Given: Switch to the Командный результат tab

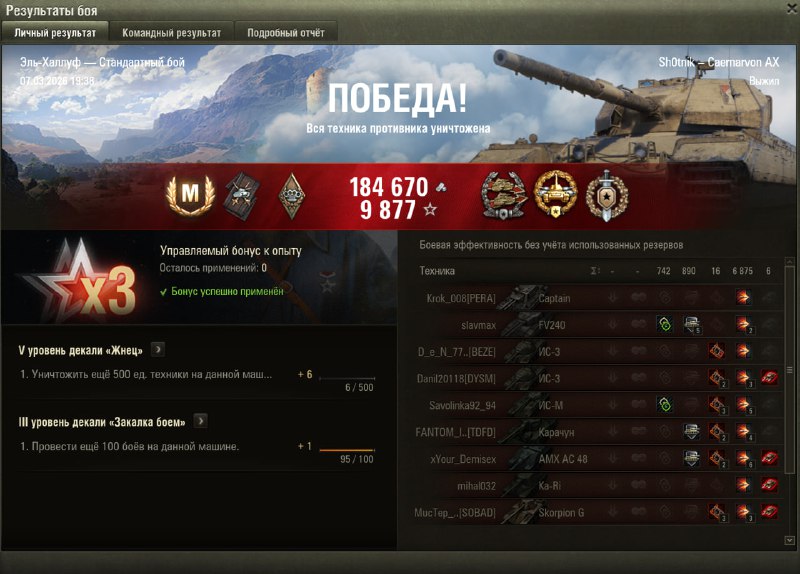Looking at the screenshot, I should click(x=171, y=33).
